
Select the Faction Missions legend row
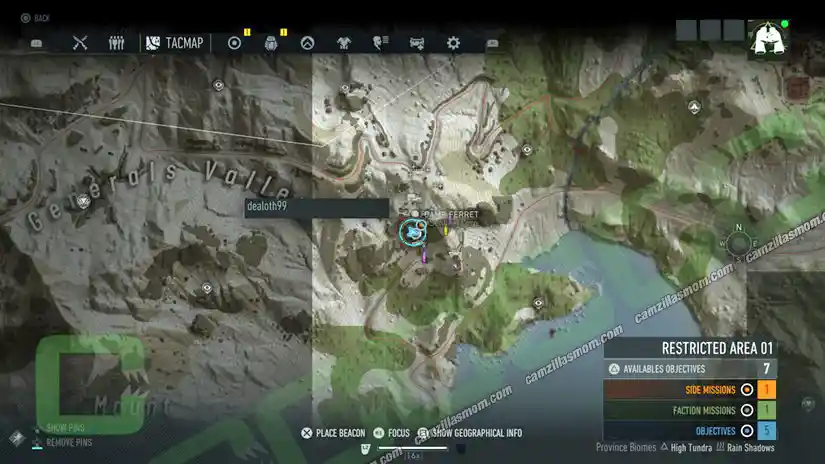pyautogui.click(x=689, y=410)
